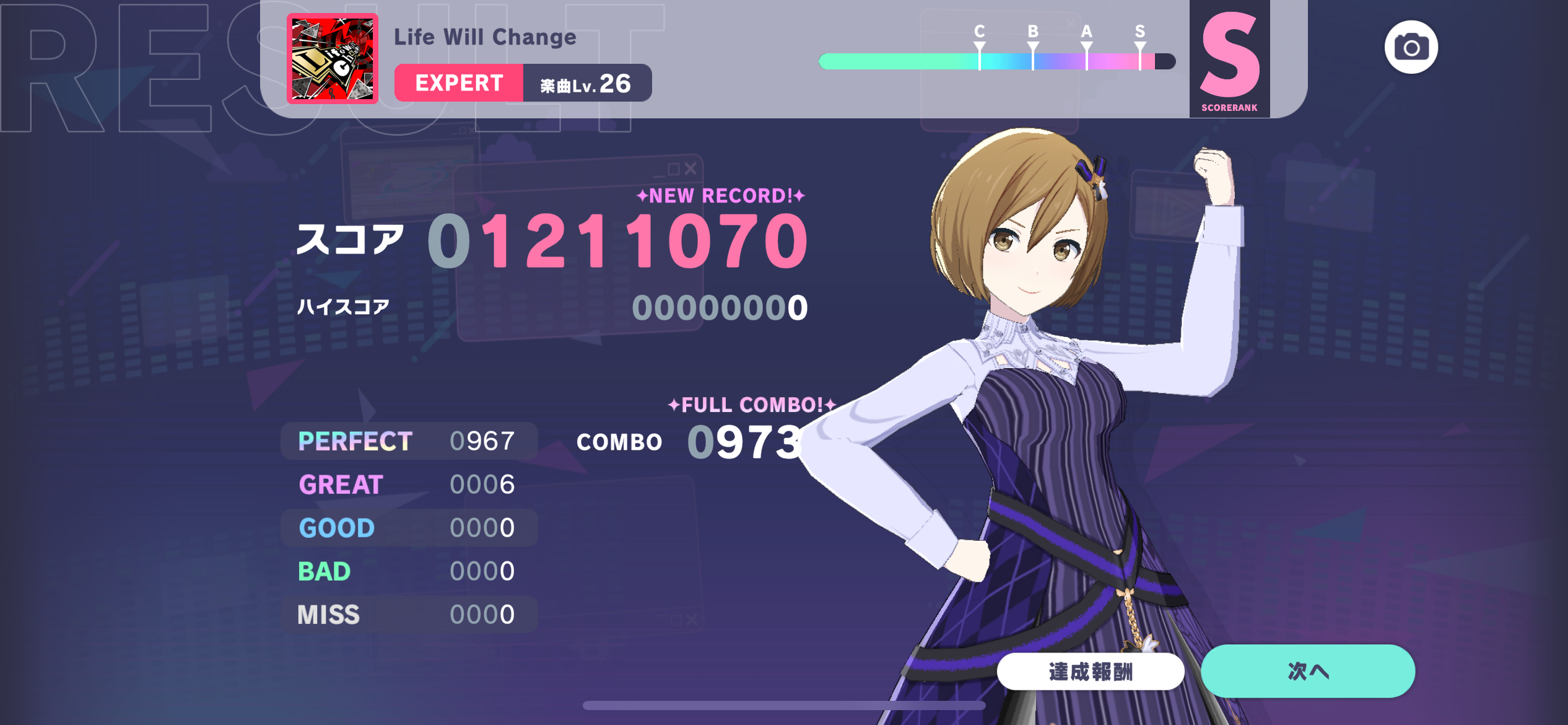
Task: Tap the 次へ (Next) button
Action: [1307, 671]
